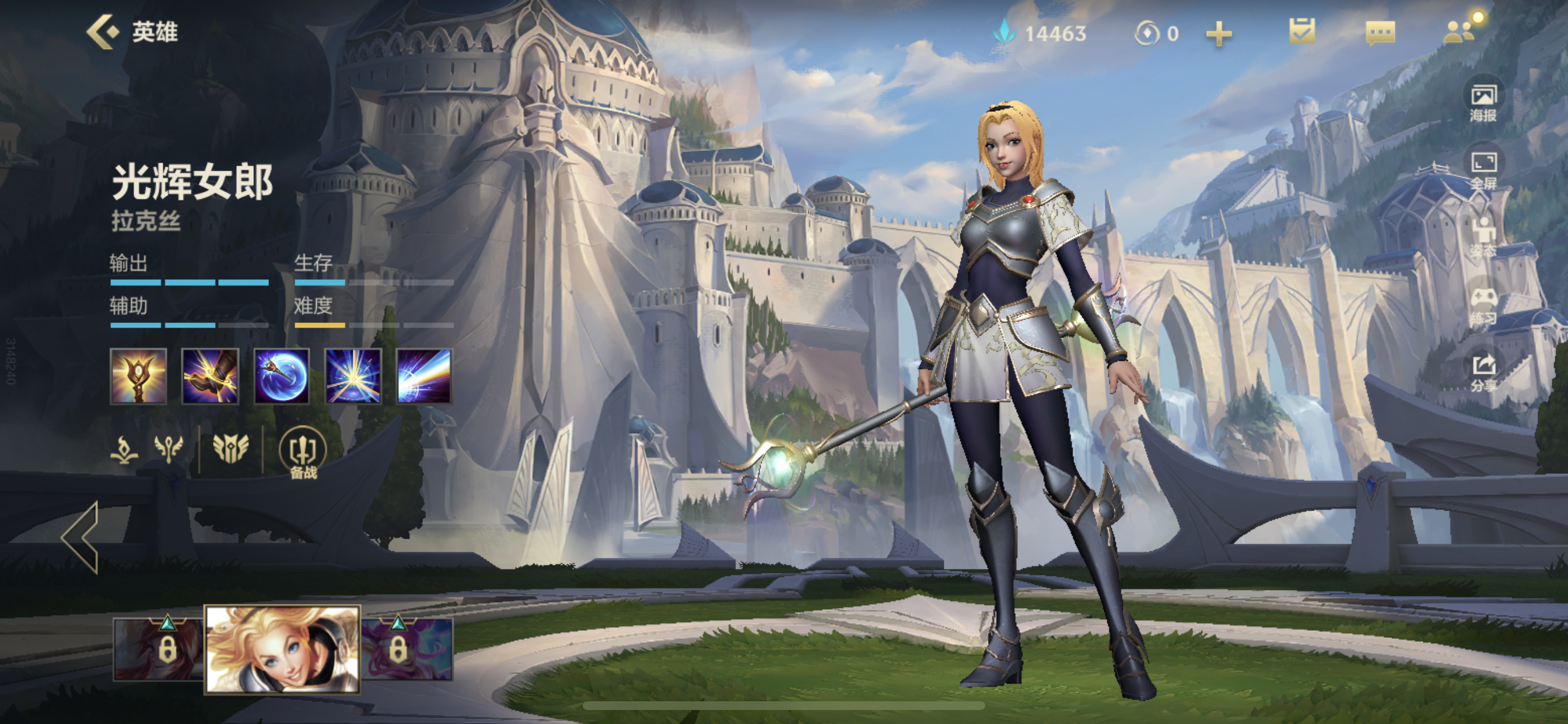Switch to 全屏 fullscreen view
Image resolution: width=1568 pixels, height=724 pixels.
point(1483,170)
